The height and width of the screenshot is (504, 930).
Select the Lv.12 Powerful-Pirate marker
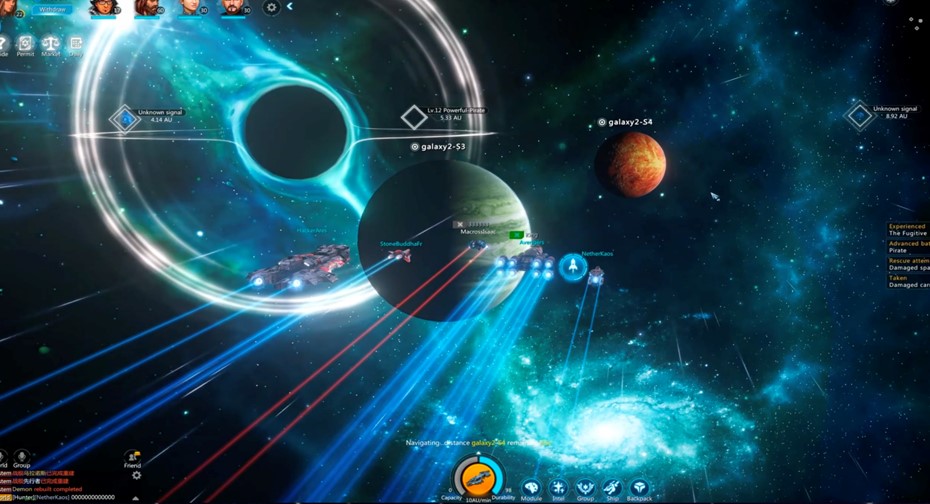coord(414,117)
